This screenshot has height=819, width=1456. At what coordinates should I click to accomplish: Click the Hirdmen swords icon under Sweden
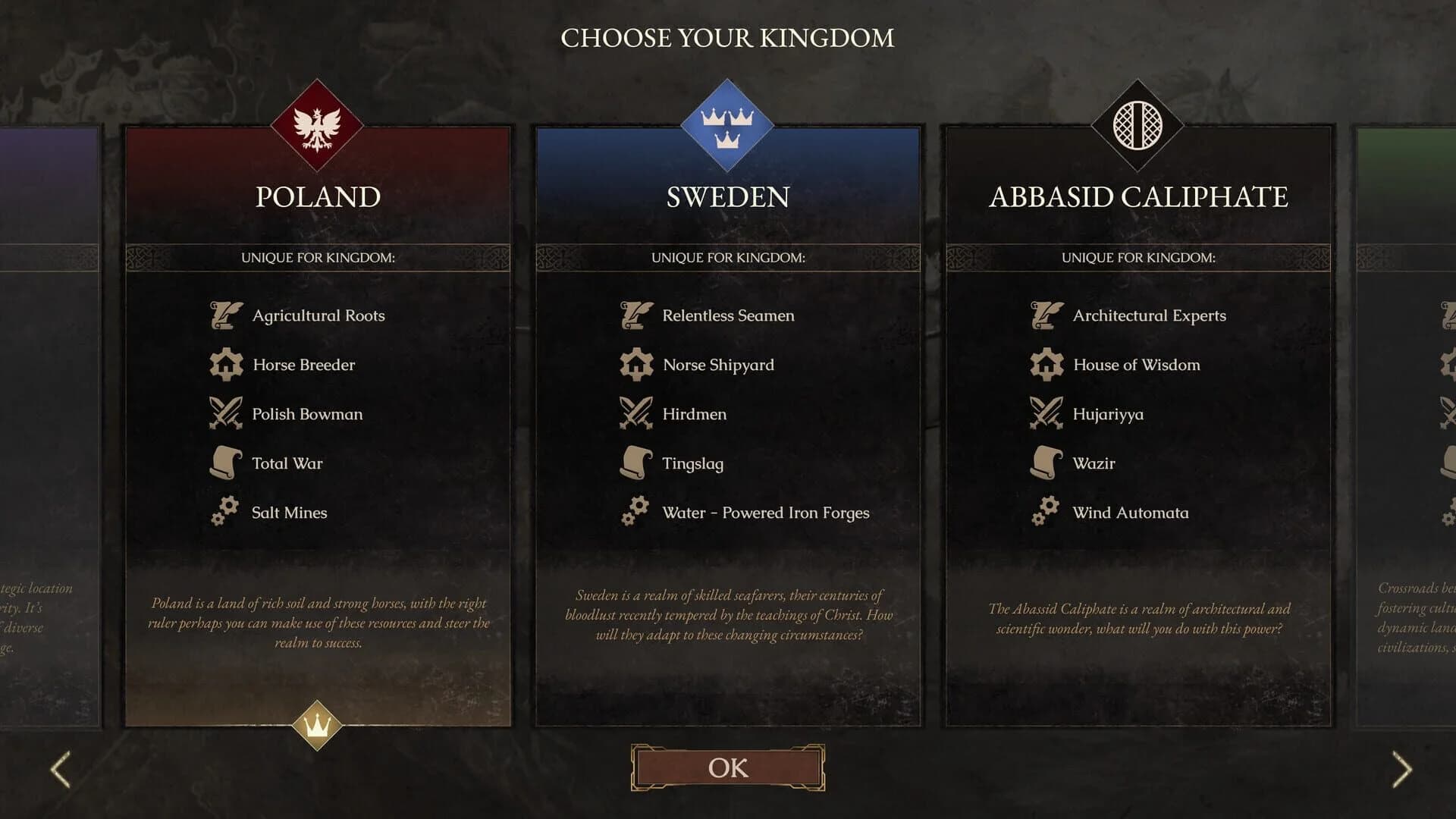(x=635, y=413)
